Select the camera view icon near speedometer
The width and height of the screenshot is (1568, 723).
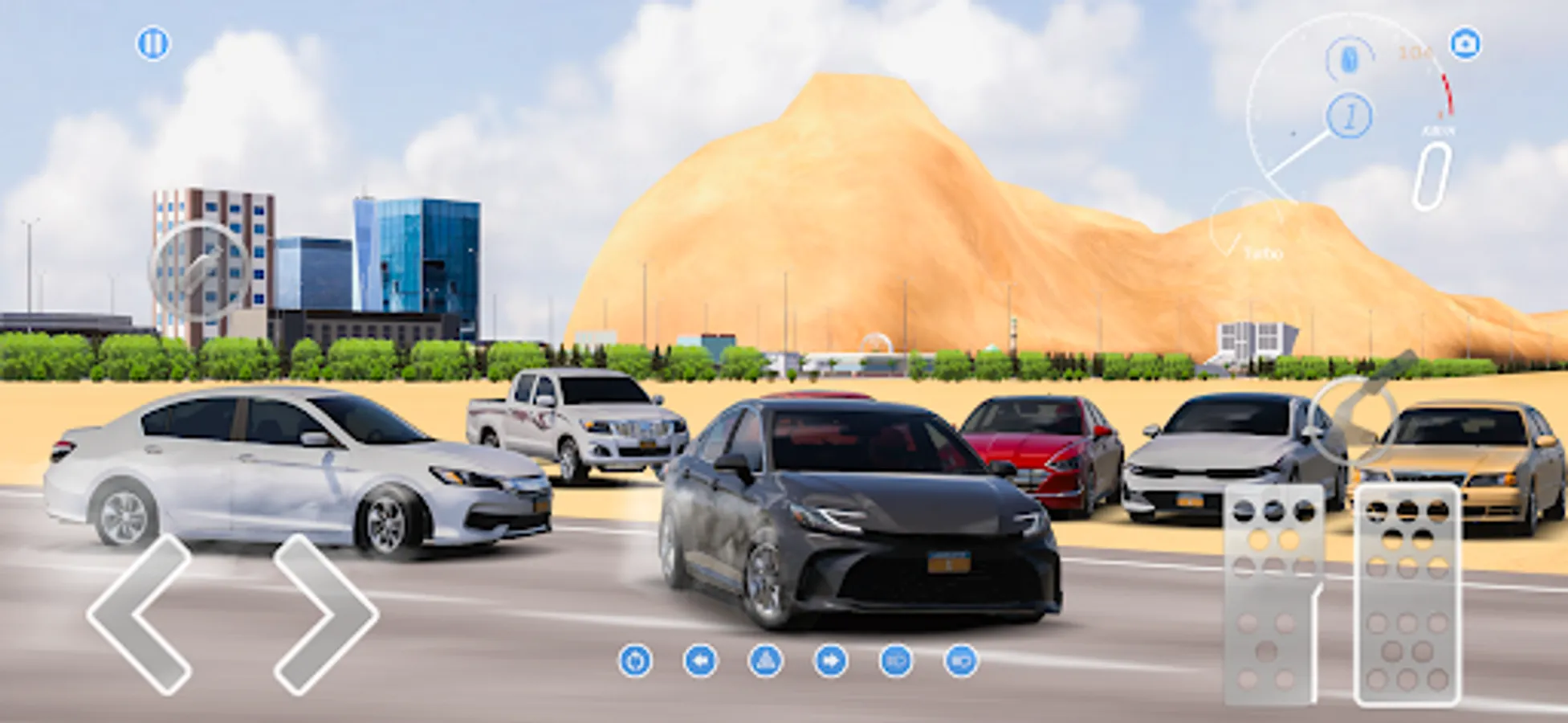pos(1466,43)
